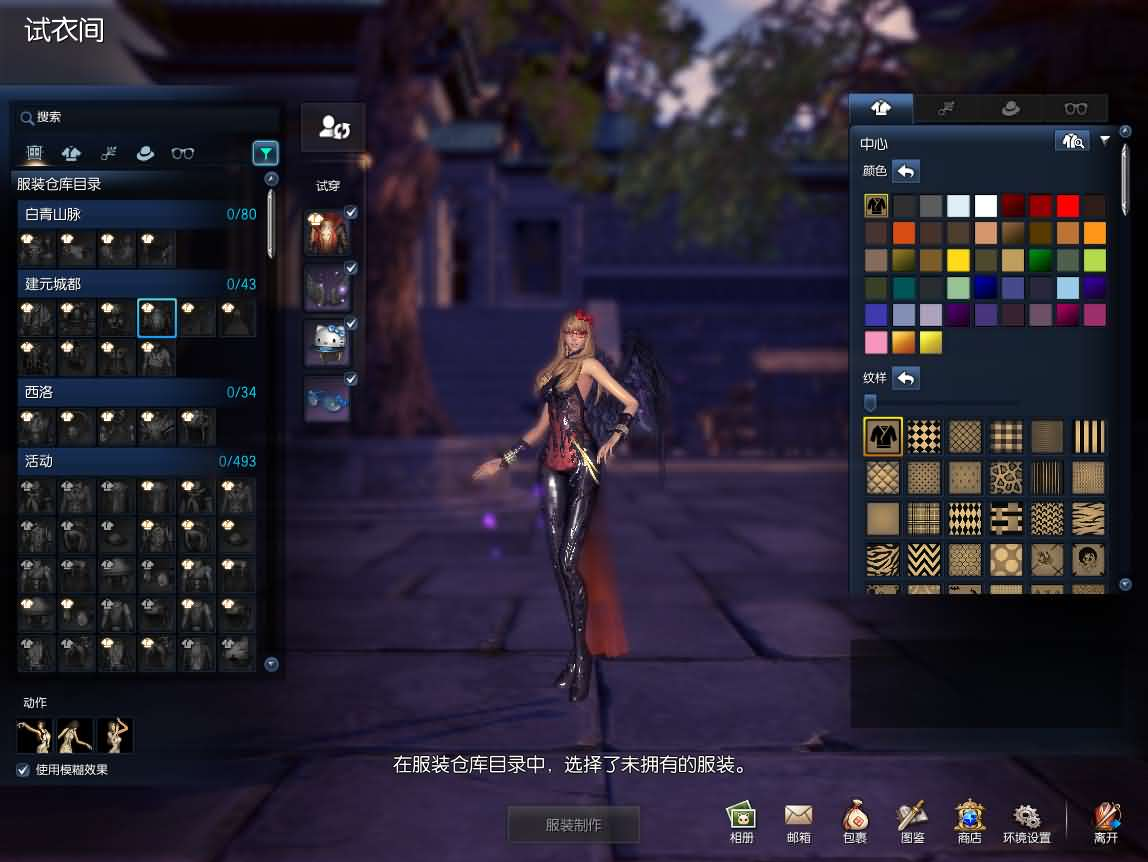Switch to the glasses tab on right panel
1148x862 pixels.
point(1075,108)
